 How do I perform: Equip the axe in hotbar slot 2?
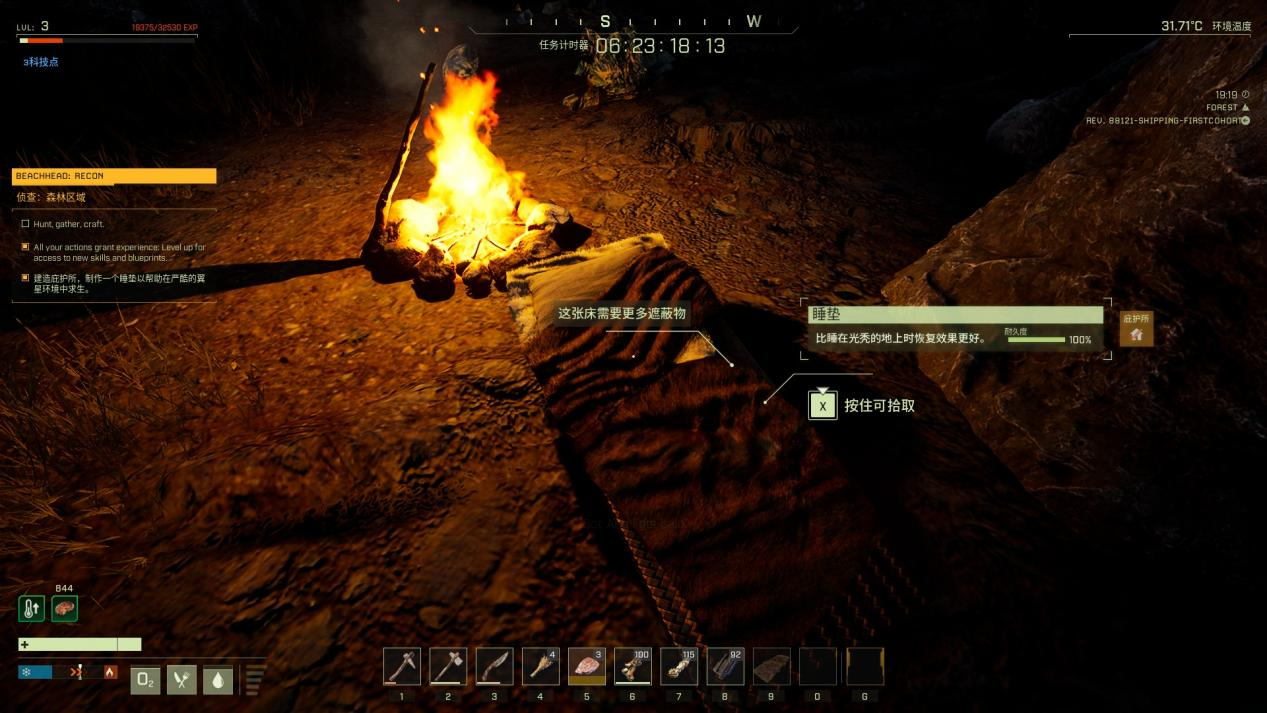click(x=447, y=666)
